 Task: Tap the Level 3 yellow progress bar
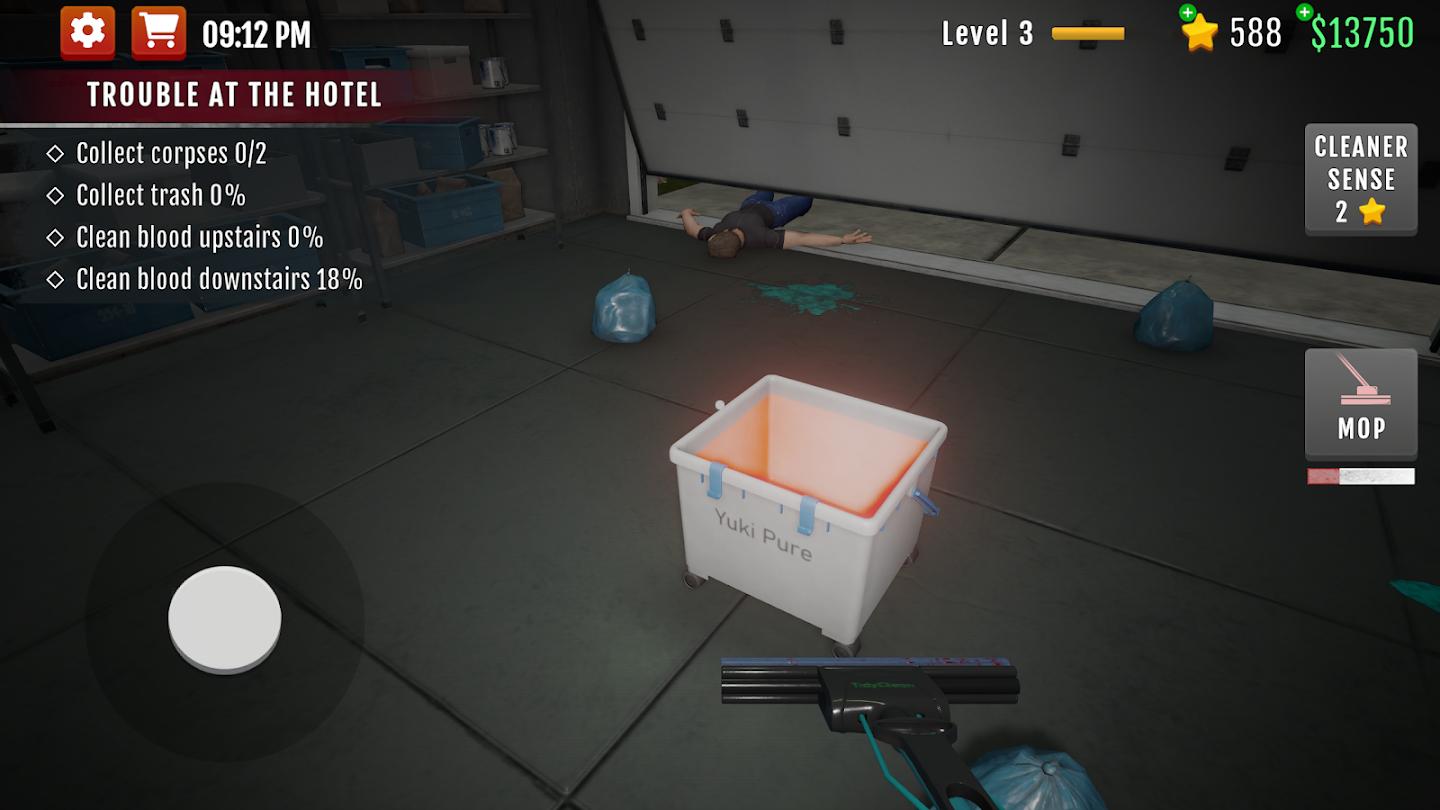click(x=1090, y=33)
